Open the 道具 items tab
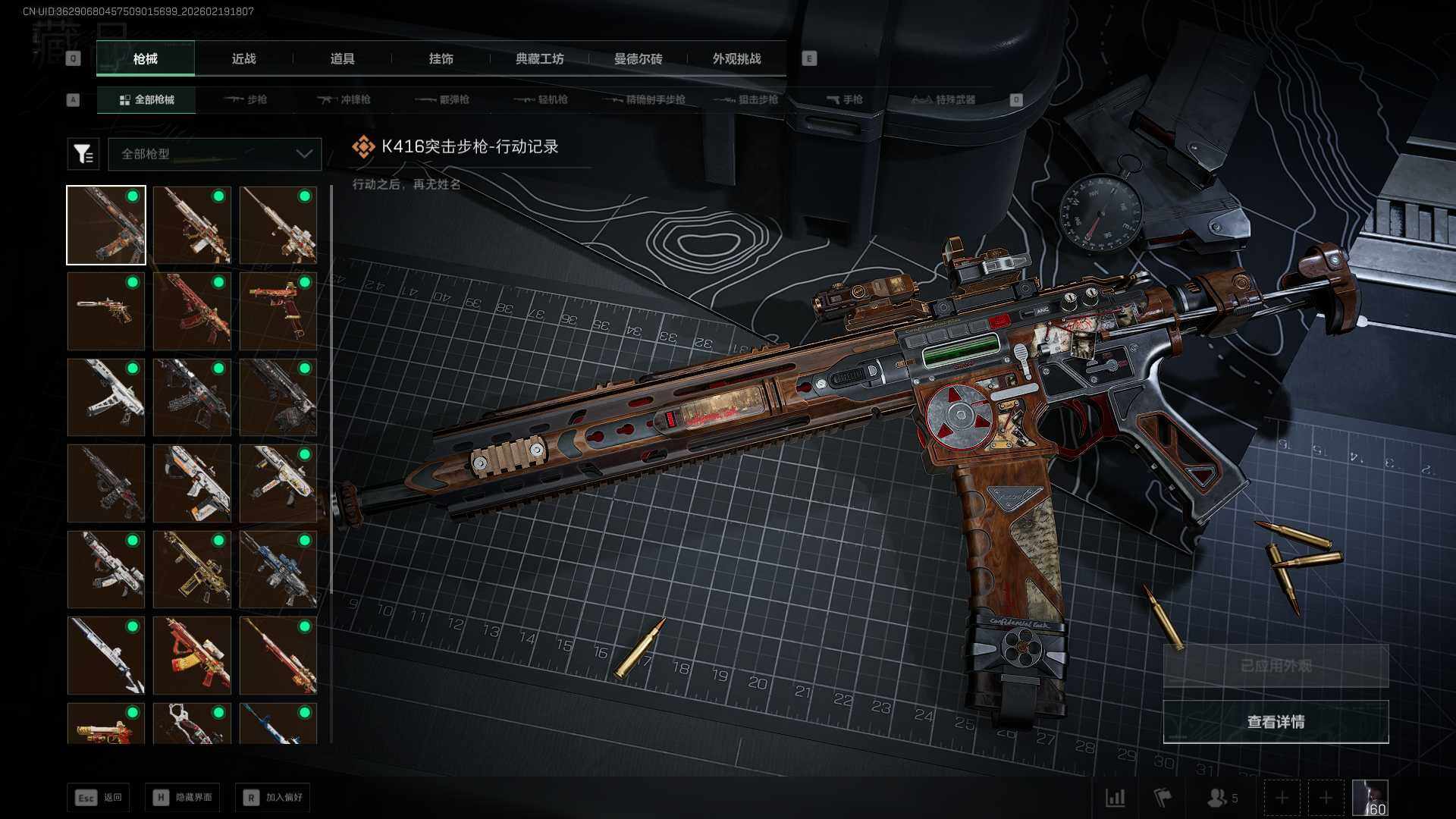 click(x=342, y=58)
